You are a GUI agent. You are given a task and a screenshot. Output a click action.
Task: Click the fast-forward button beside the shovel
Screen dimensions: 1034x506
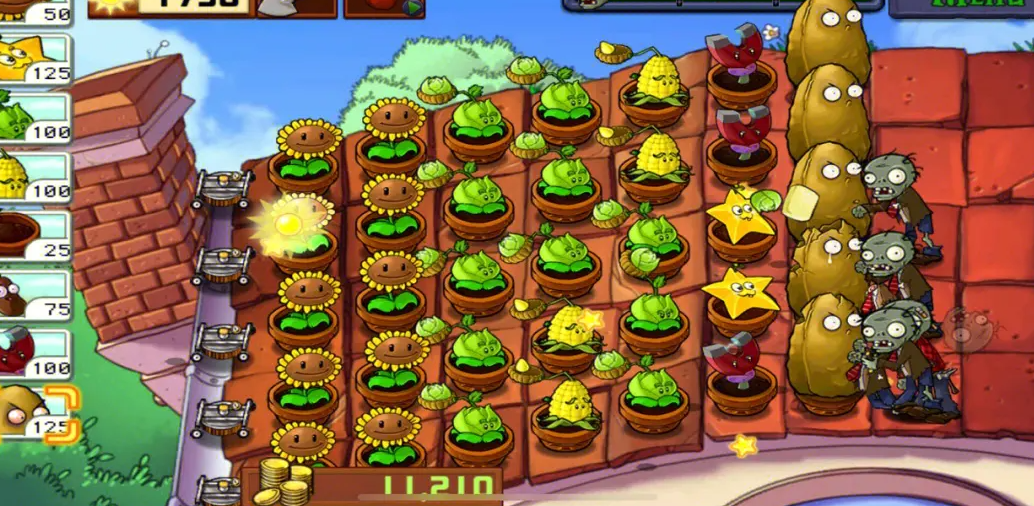[x=384, y=8]
